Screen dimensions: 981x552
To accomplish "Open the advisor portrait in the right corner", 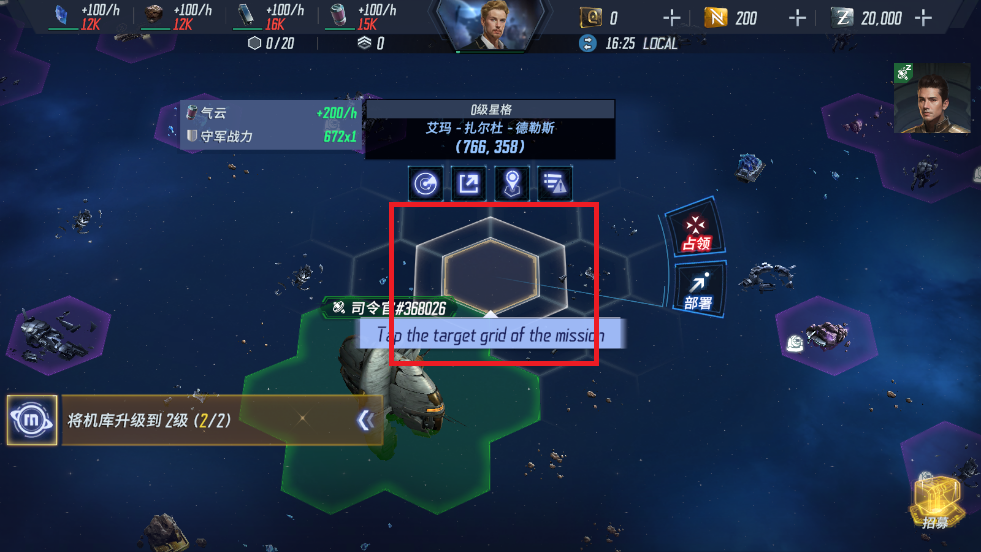I will pyautogui.click(x=932, y=98).
